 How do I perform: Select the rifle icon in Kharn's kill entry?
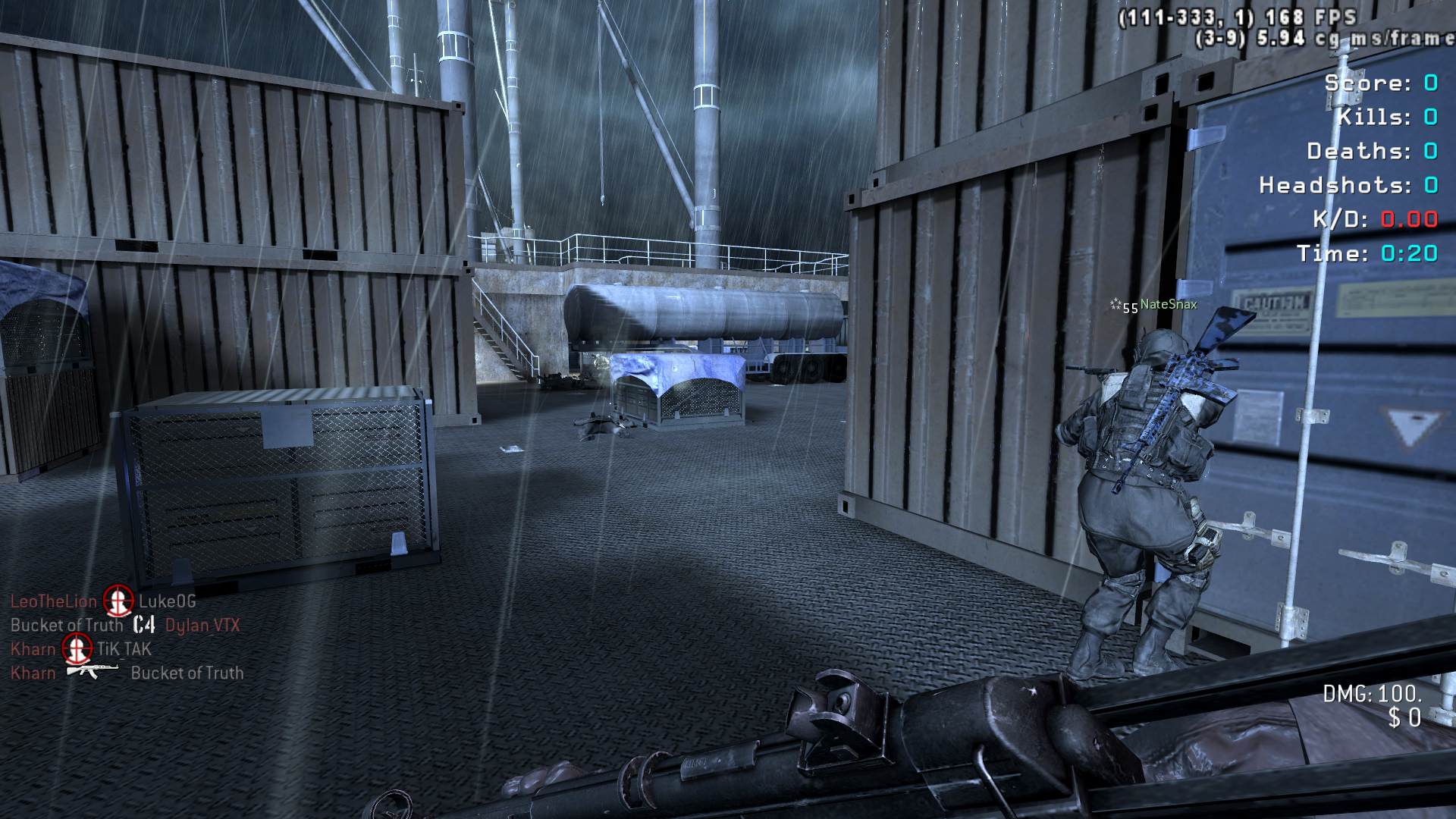click(x=93, y=670)
